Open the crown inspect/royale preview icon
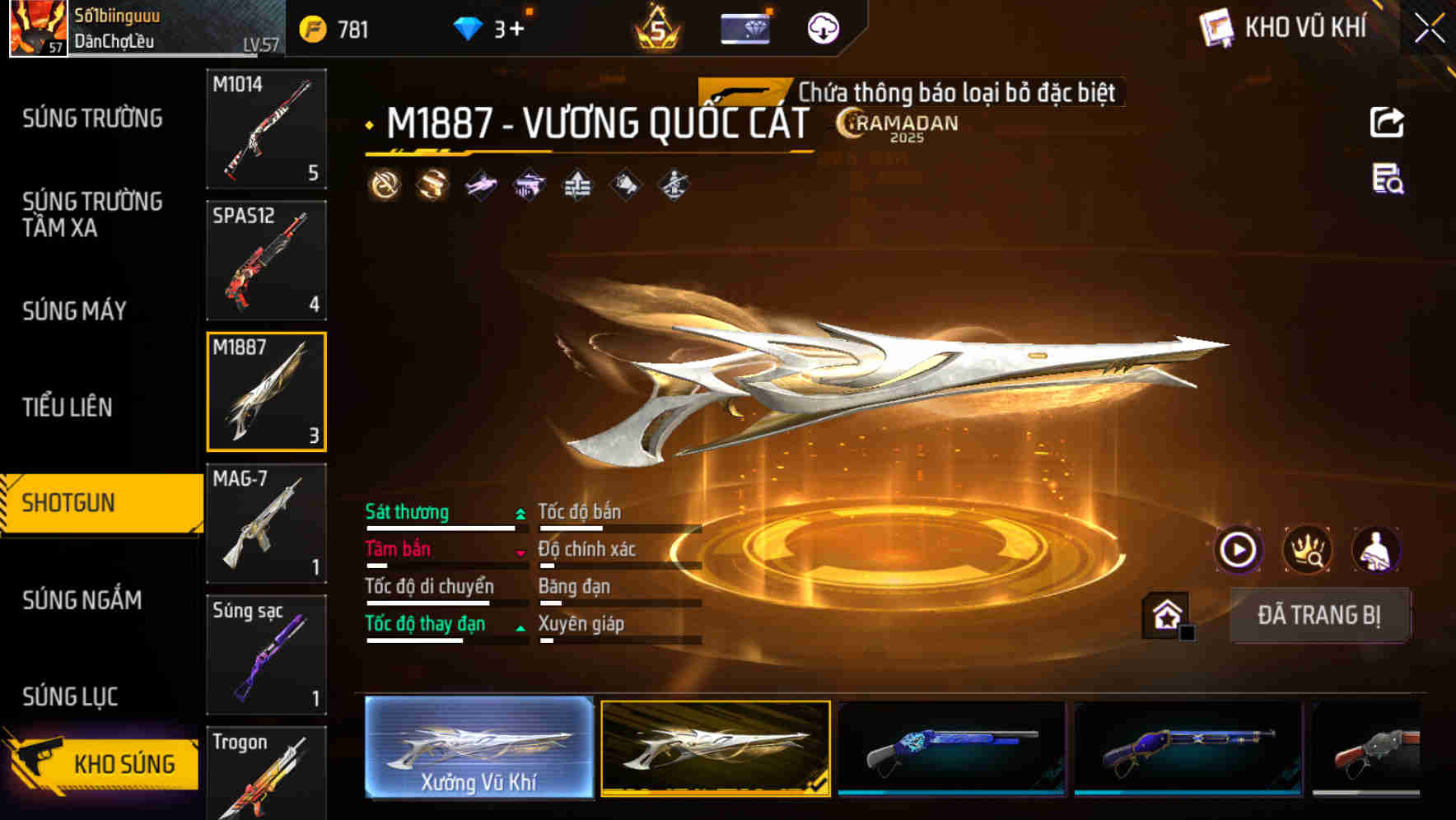1456x820 pixels. (x=1308, y=549)
